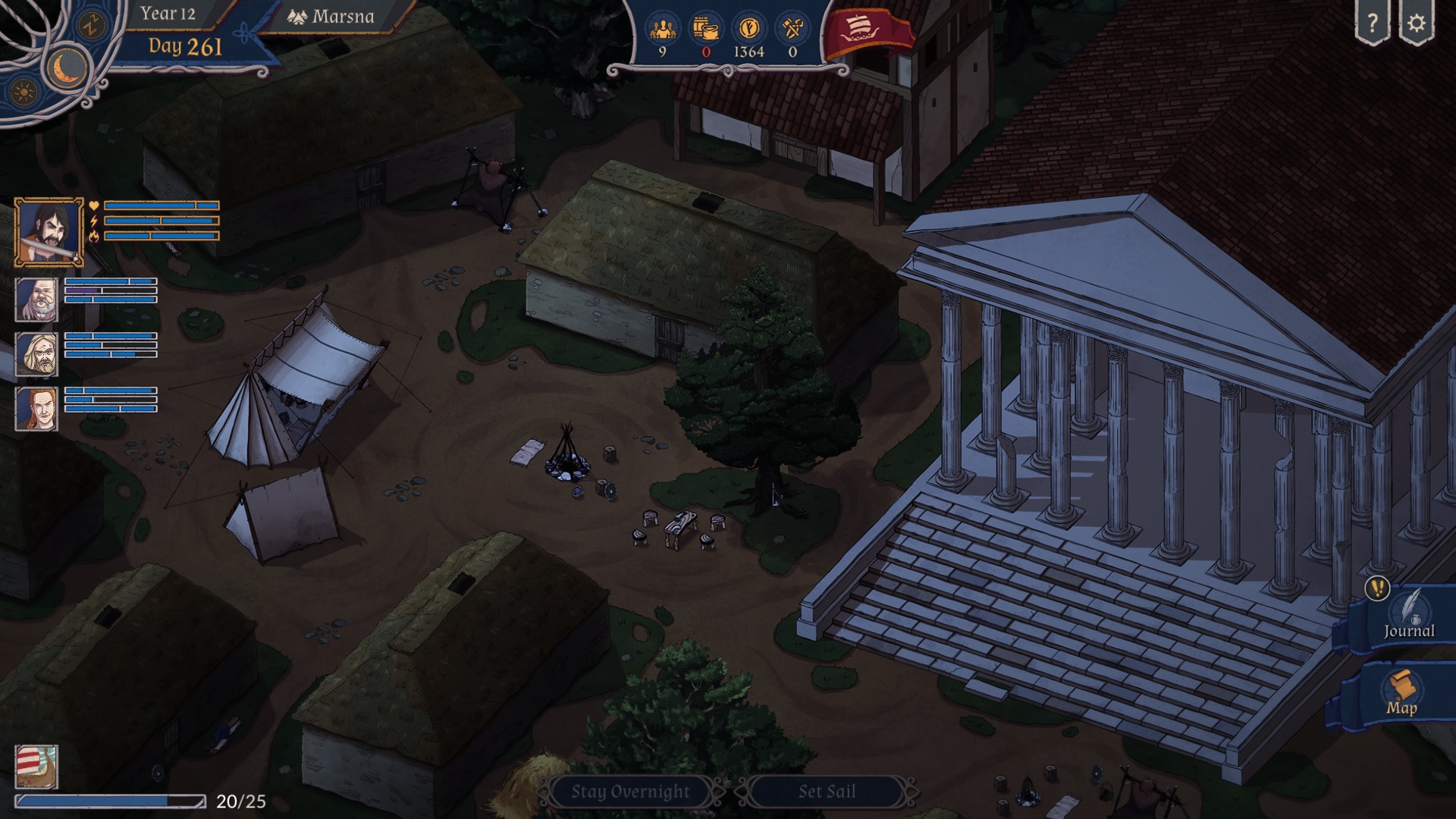Click the supplies barrel icon
The height and width of the screenshot is (819, 1456).
point(706,30)
